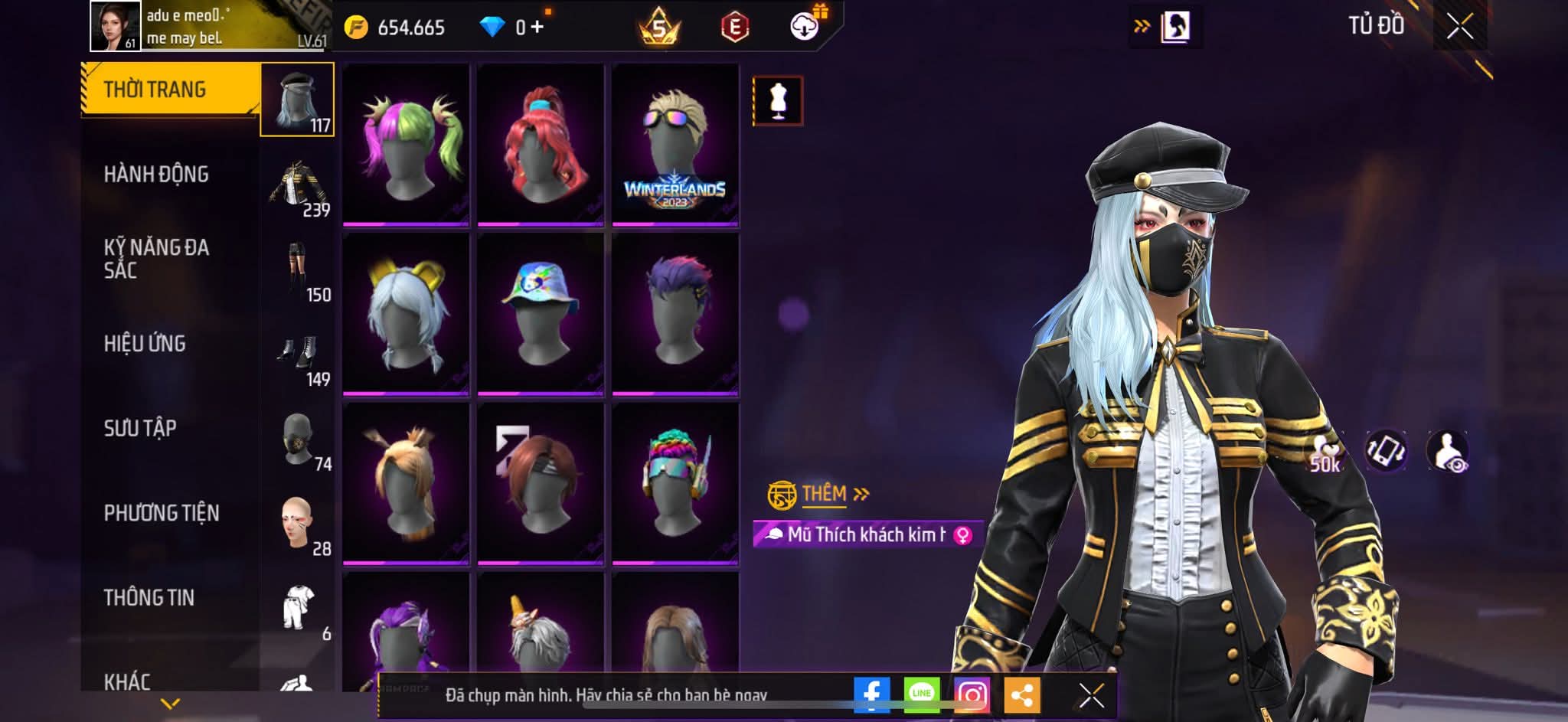Choose the Phương Tiện category
1568x722 pixels.
[162, 513]
